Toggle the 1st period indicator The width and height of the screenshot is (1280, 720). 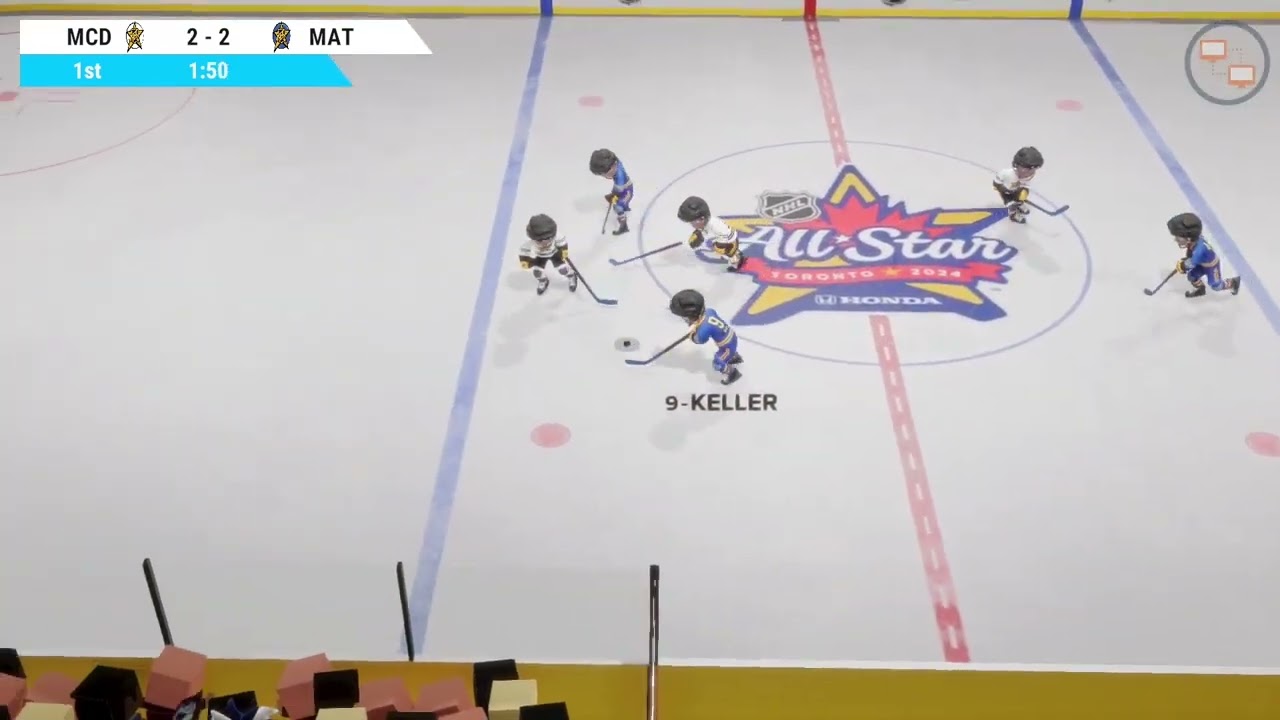87,71
